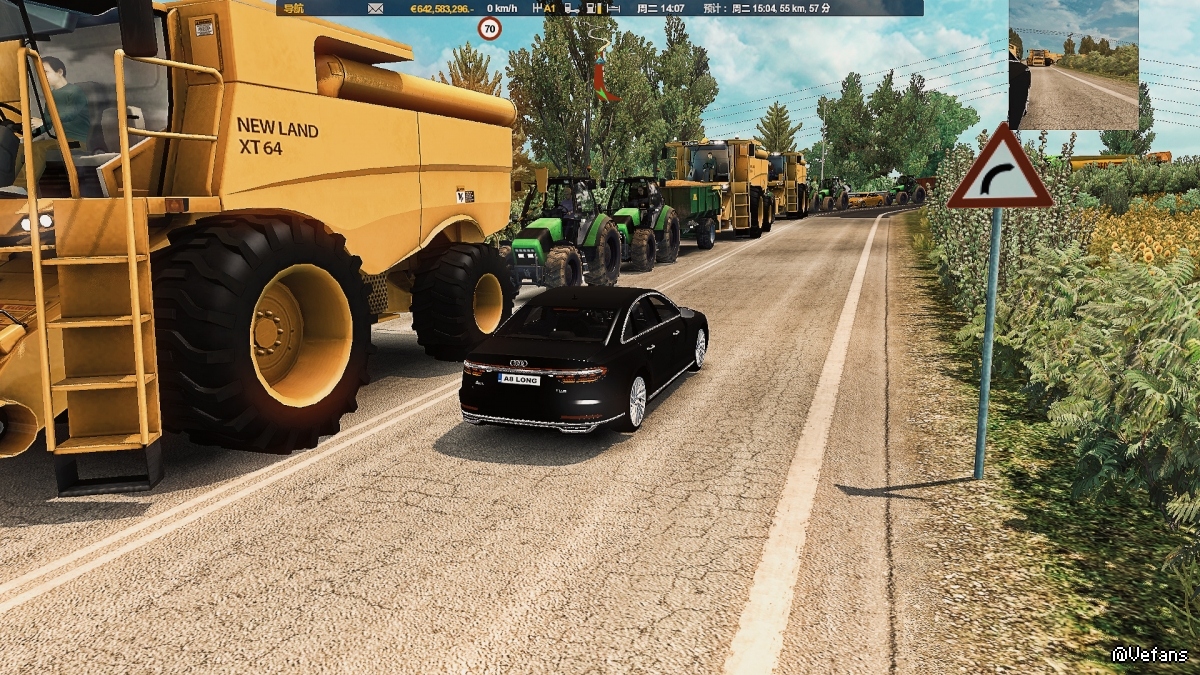Viewport: 1200px width, 675px height.
Task: Open the mail envelope icon
Action: pos(375,8)
